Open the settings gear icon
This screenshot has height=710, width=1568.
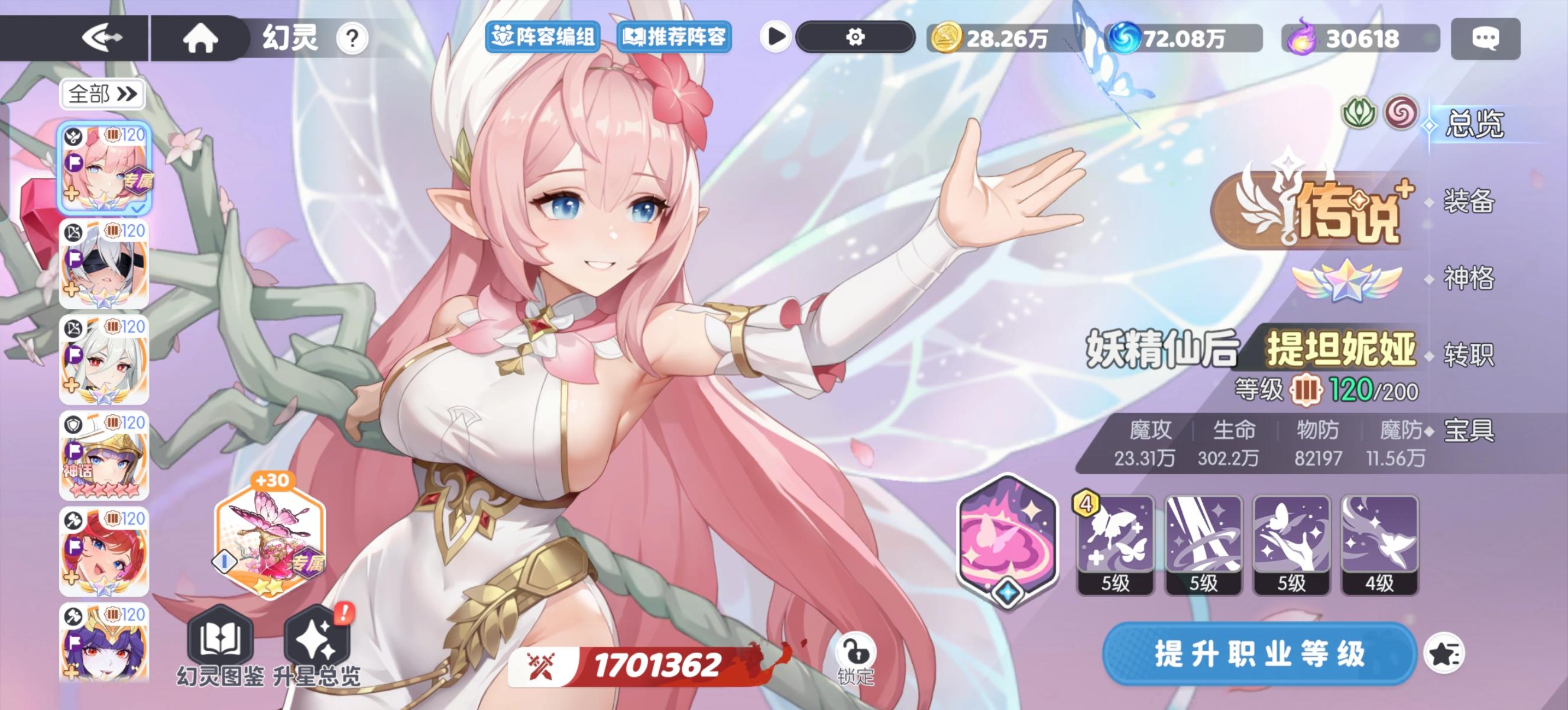point(854,38)
